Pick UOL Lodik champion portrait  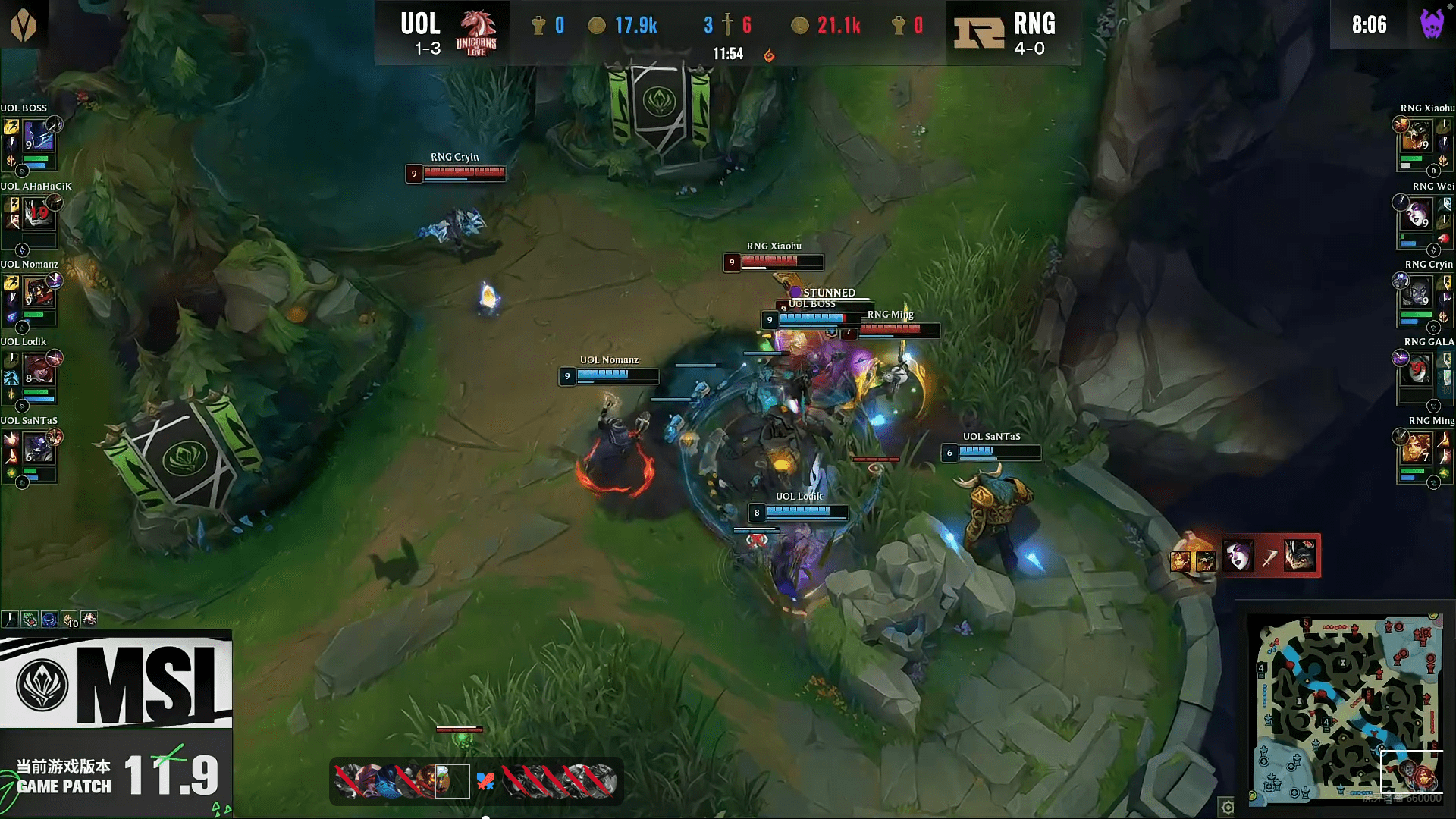coord(38,371)
